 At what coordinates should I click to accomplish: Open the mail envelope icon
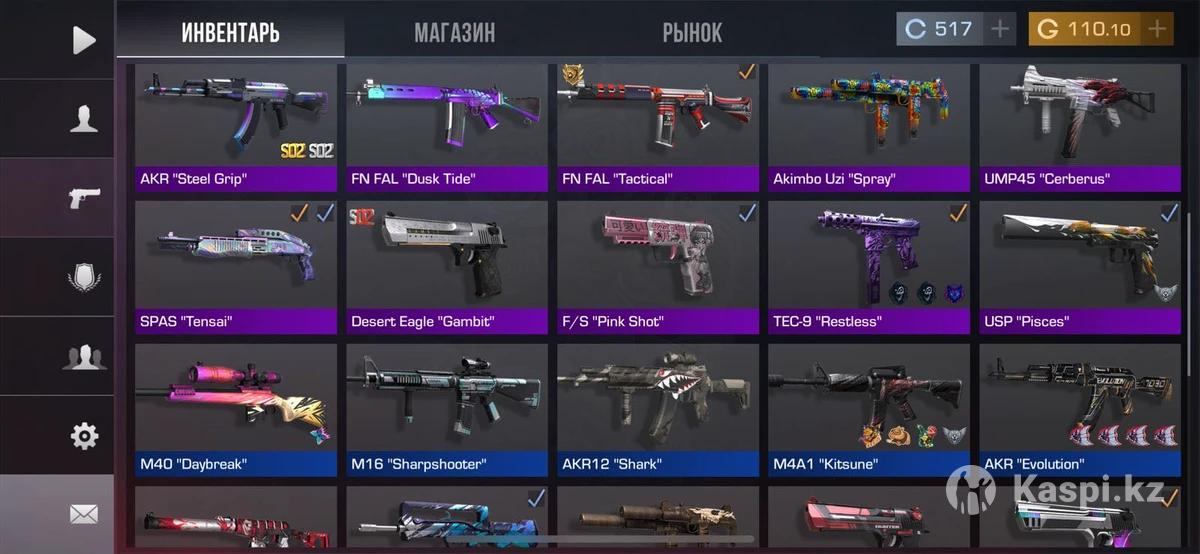84,514
